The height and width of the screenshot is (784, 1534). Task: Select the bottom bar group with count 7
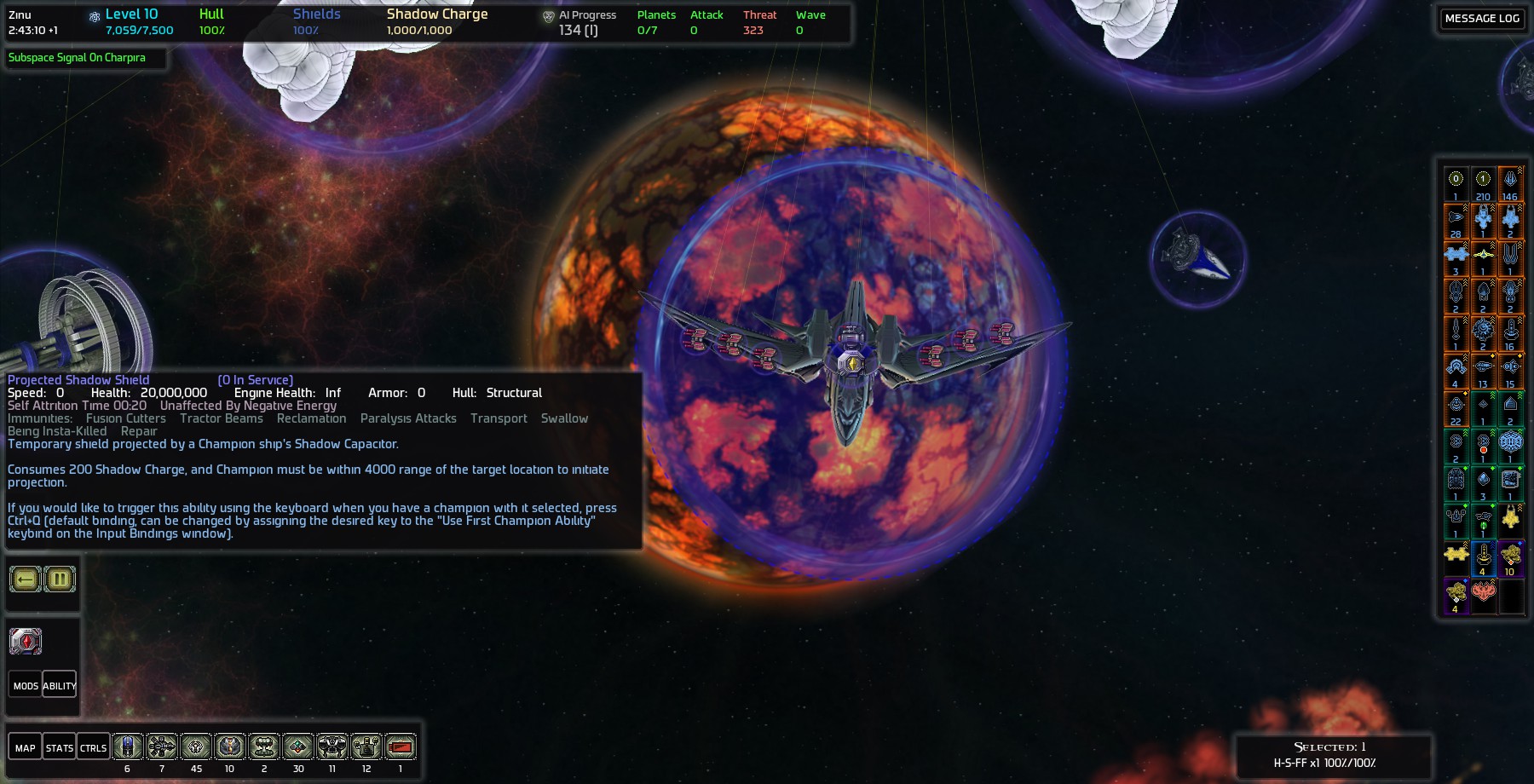pos(162,747)
